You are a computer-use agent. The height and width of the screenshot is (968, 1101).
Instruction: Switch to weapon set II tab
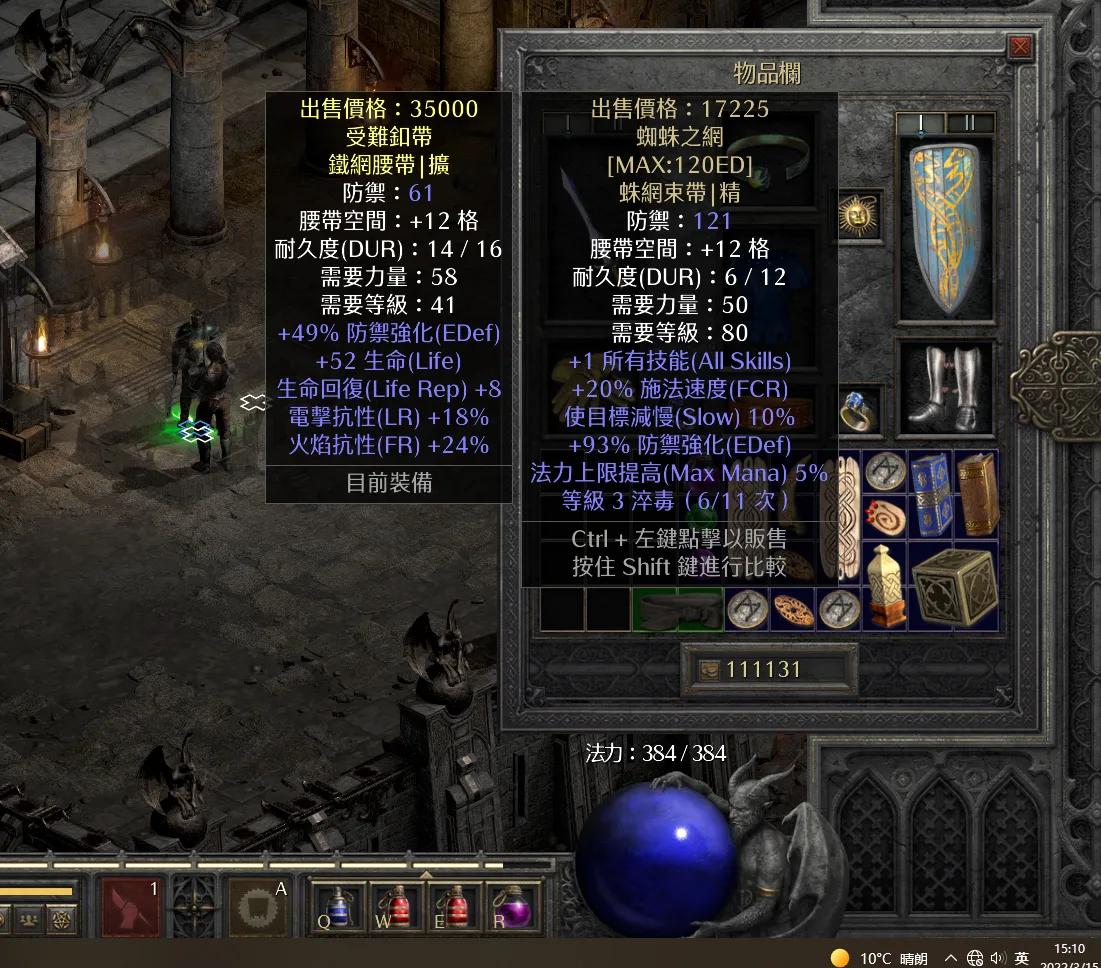point(970,123)
